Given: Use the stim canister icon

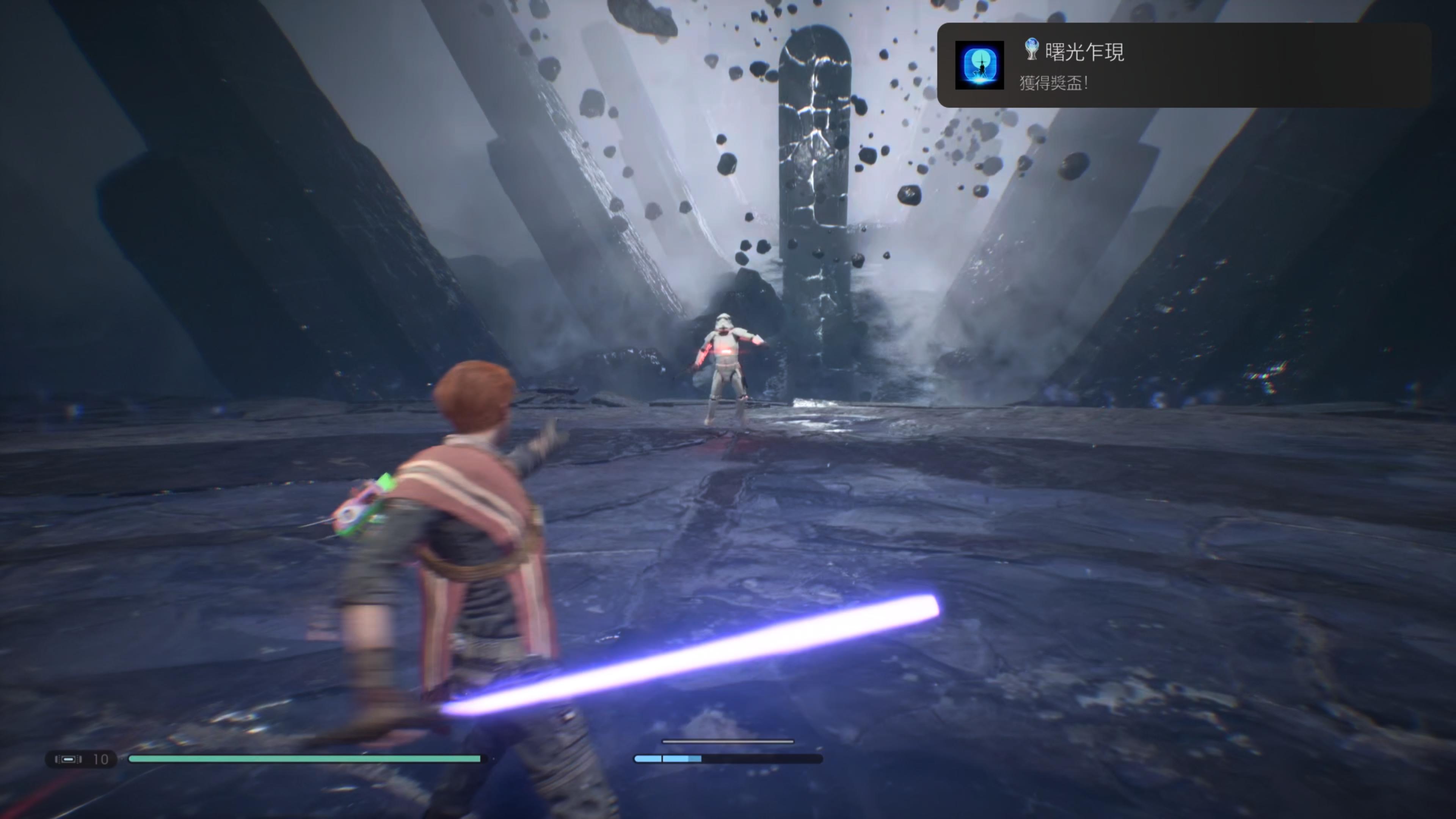Looking at the screenshot, I should pos(68,759).
